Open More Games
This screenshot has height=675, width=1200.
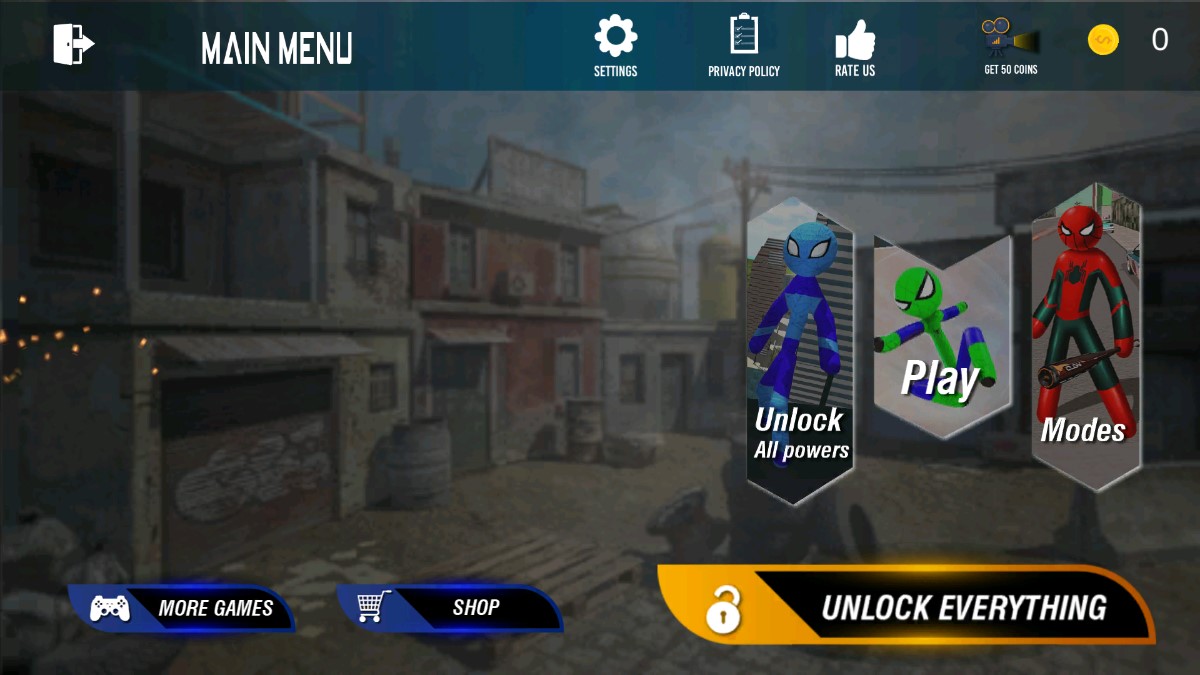183,607
